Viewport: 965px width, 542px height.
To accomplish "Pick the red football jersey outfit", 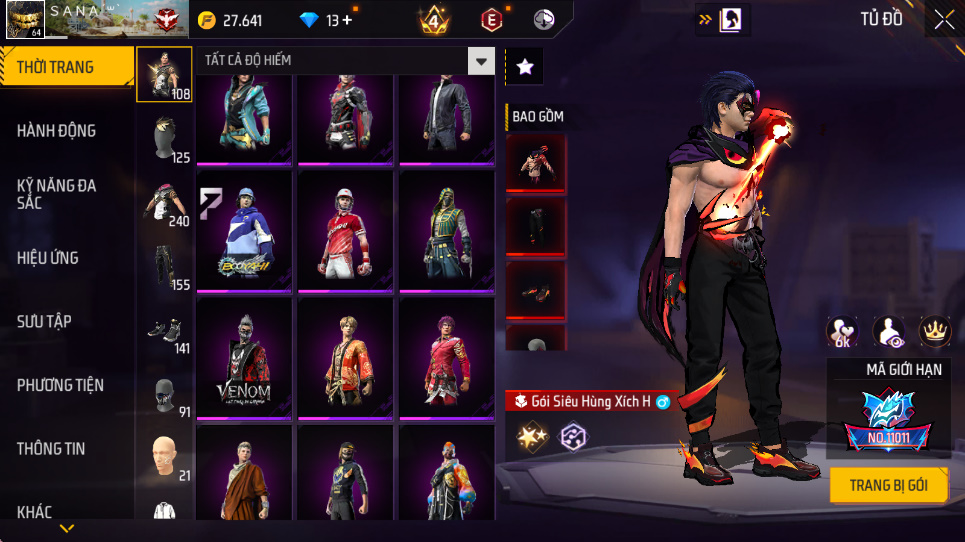I will tap(346, 231).
